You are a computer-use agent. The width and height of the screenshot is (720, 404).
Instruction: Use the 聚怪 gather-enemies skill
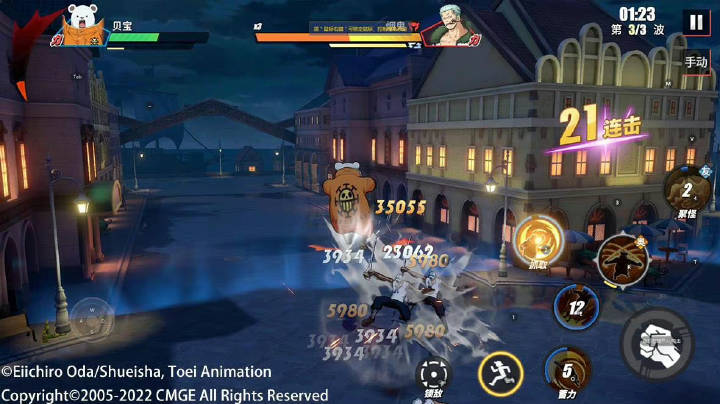[x=686, y=191]
